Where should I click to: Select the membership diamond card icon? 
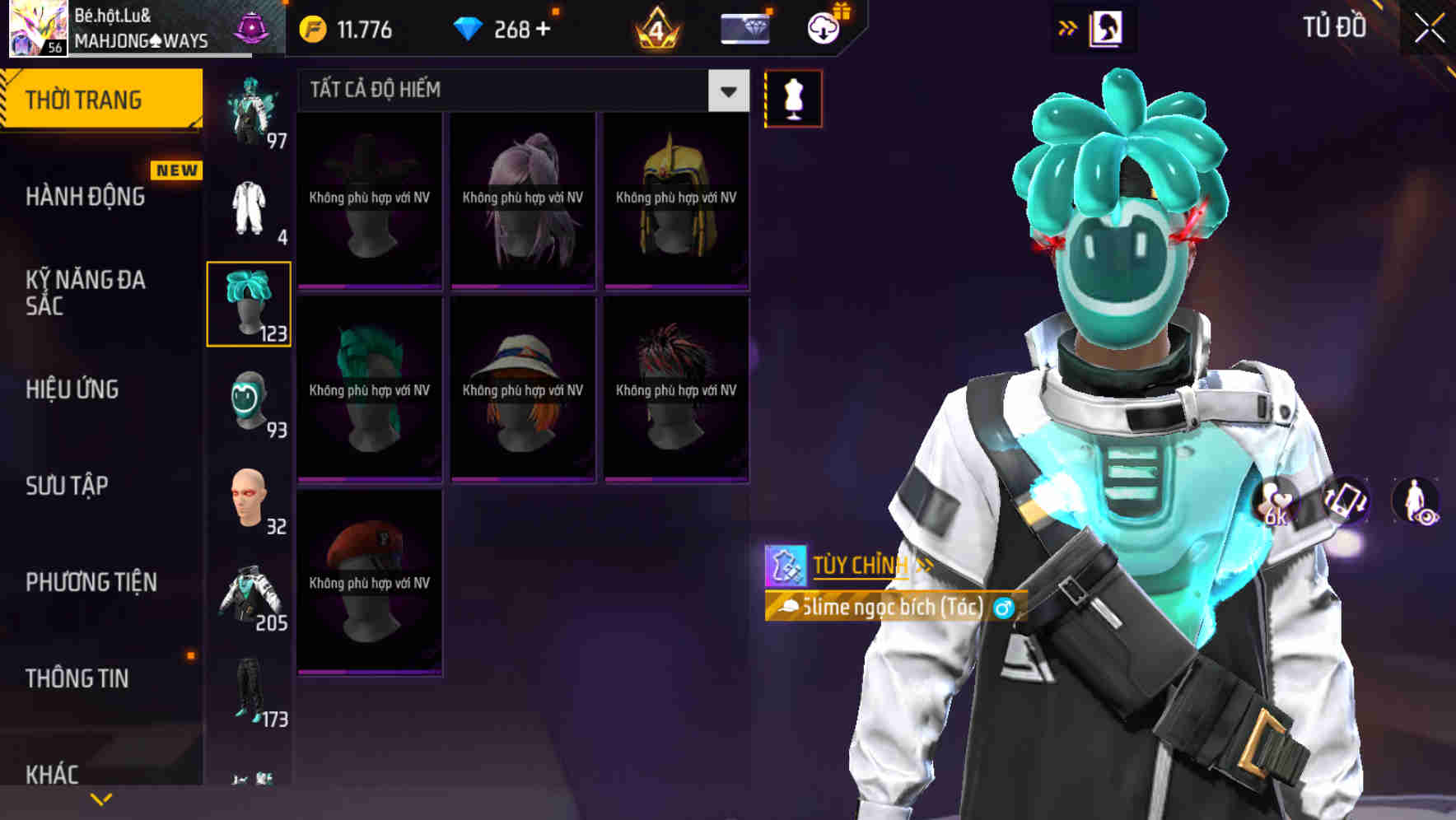pyautogui.click(x=744, y=29)
